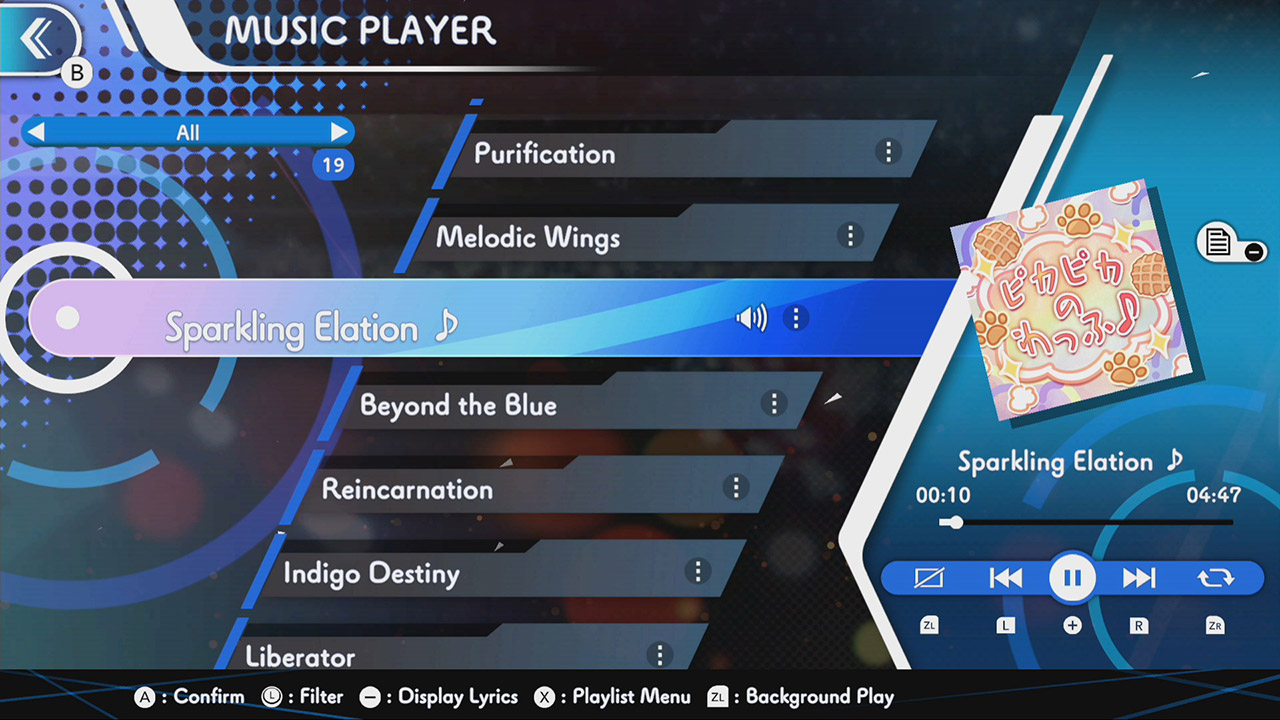Screen dimensions: 1280x720
Task: Advance the All filter with right arrow
Action: pos(339,132)
